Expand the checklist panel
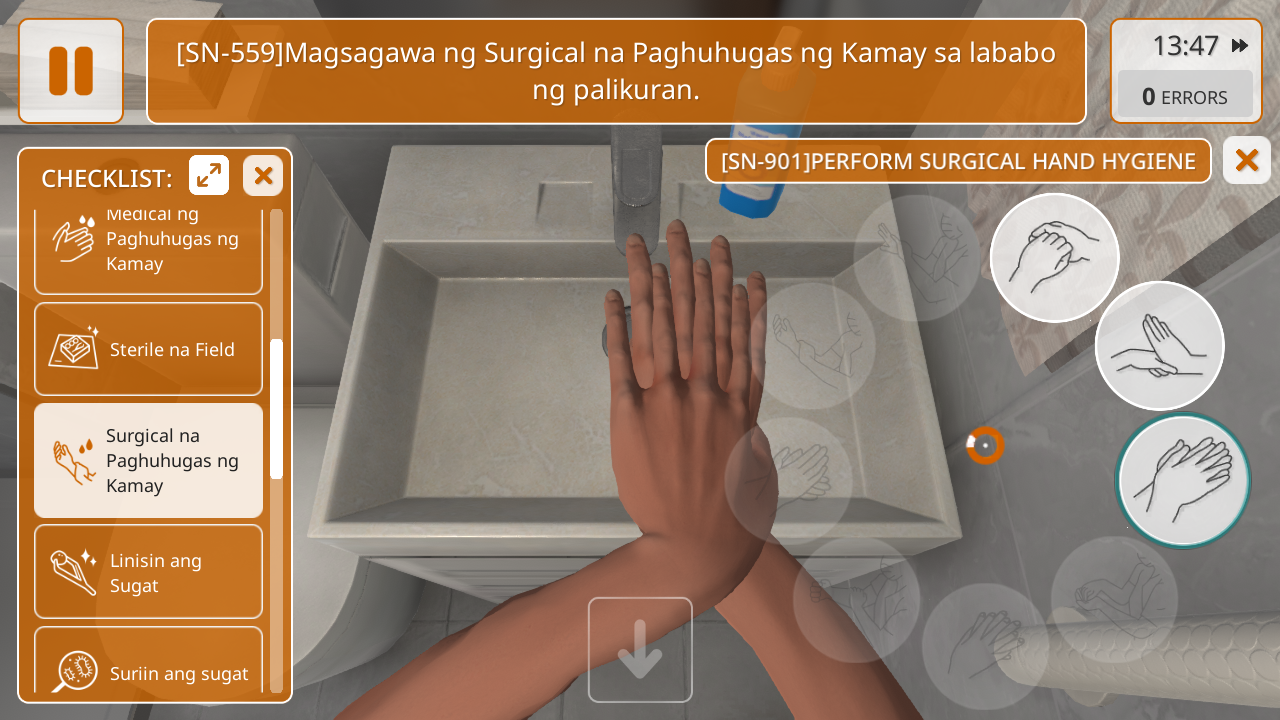 pyautogui.click(x=209, y=176)
